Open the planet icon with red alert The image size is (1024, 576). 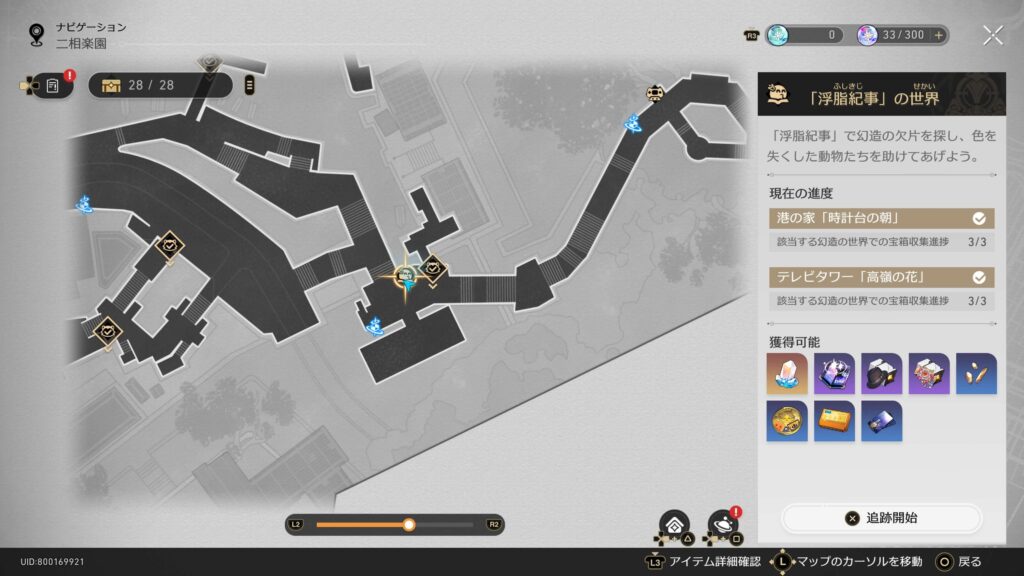coord(722,524)
